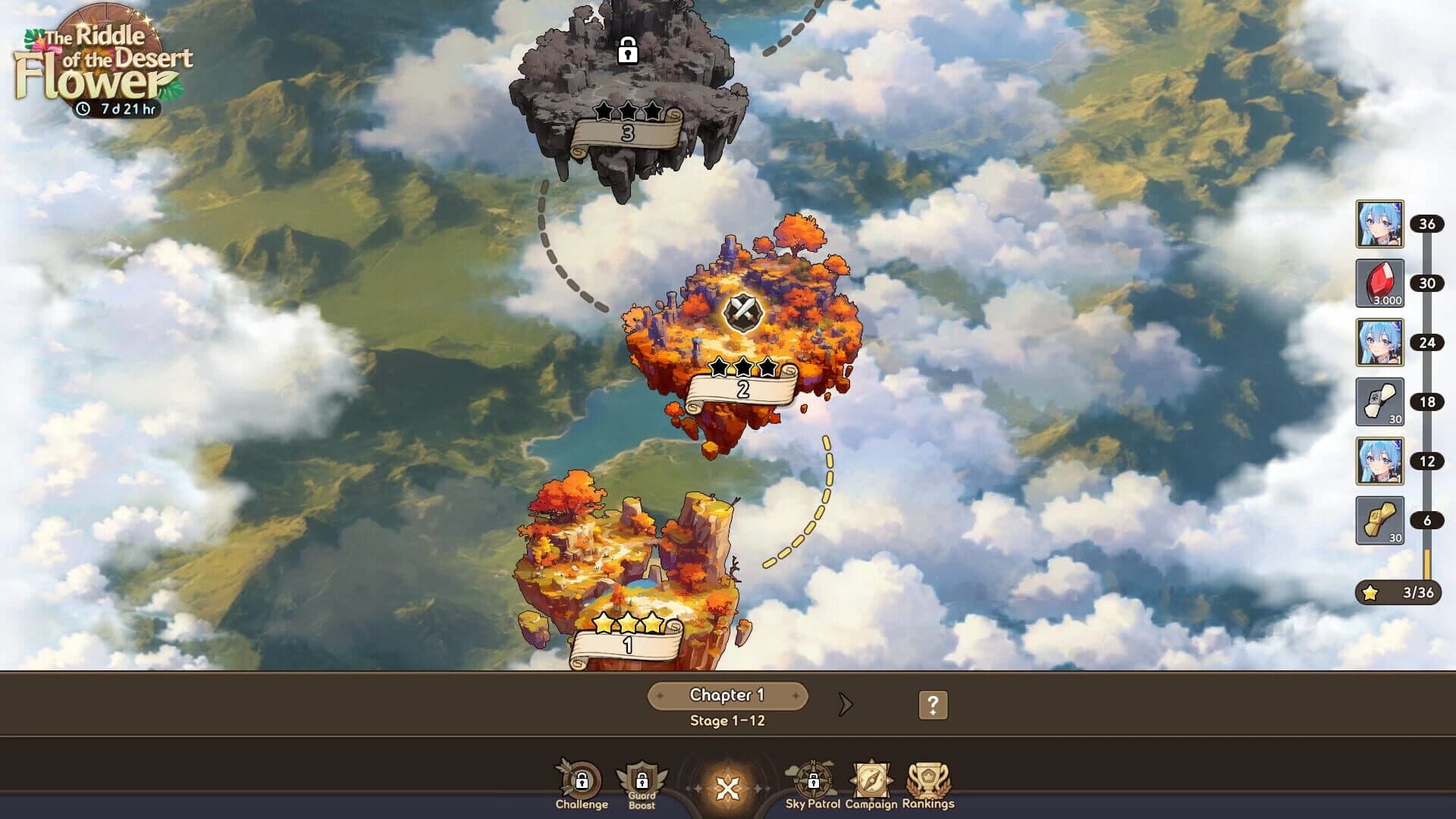Select the Rankings trophy icon
This screenshot has height=819, width=1456.
tap(927, 779)
